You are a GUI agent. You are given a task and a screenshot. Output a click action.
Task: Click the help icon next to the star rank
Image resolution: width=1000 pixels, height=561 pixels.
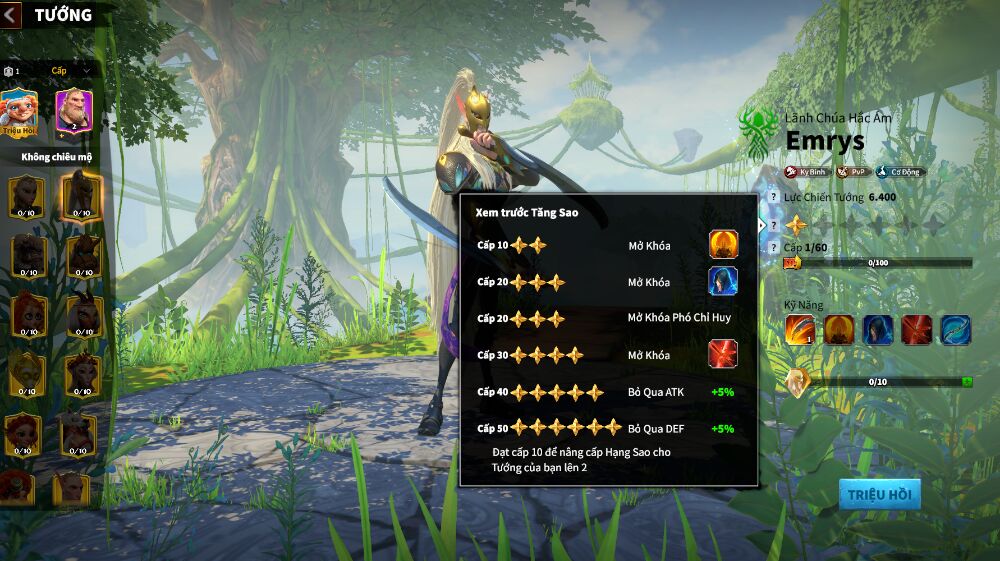pos(772,226)
